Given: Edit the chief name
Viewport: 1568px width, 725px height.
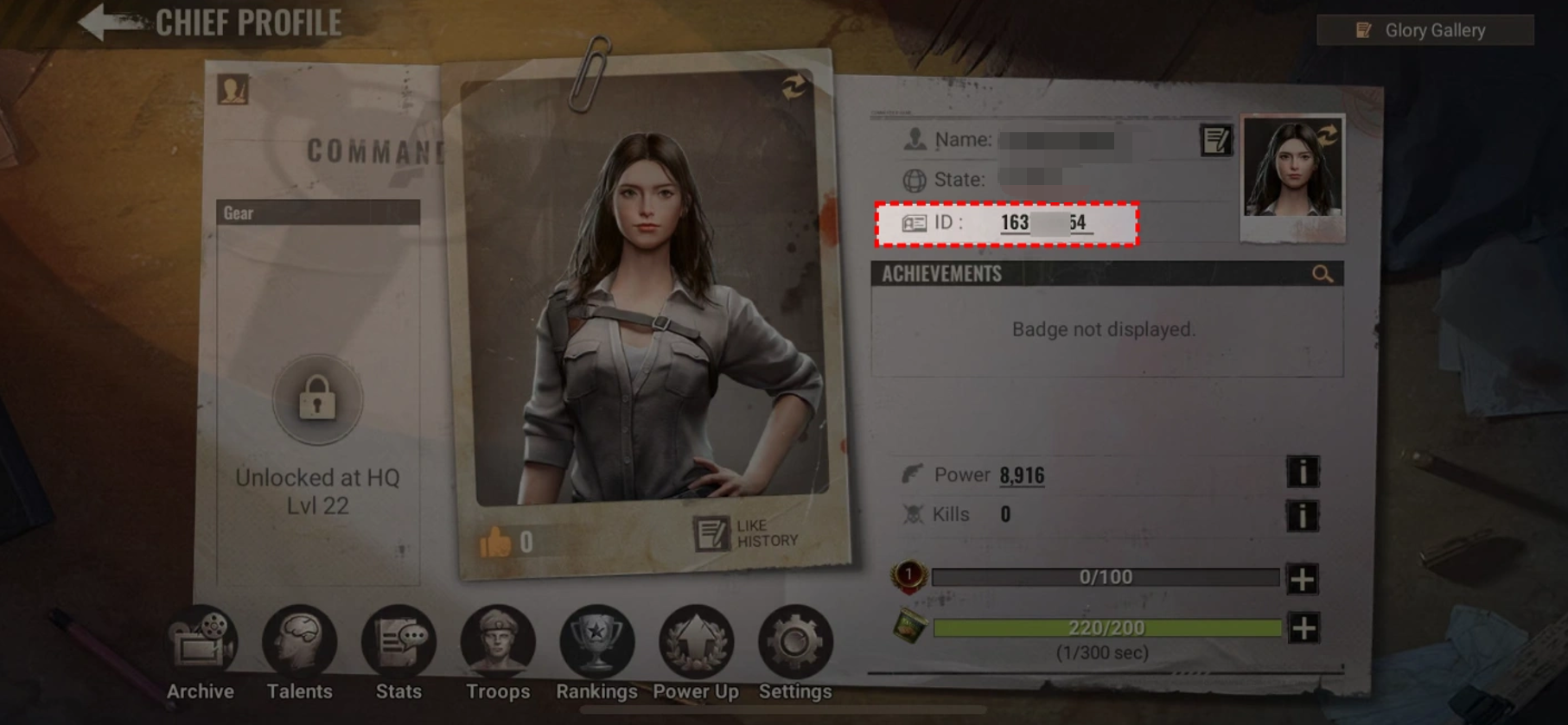Looking at the screenshot, I should (x=1215, y=140).
